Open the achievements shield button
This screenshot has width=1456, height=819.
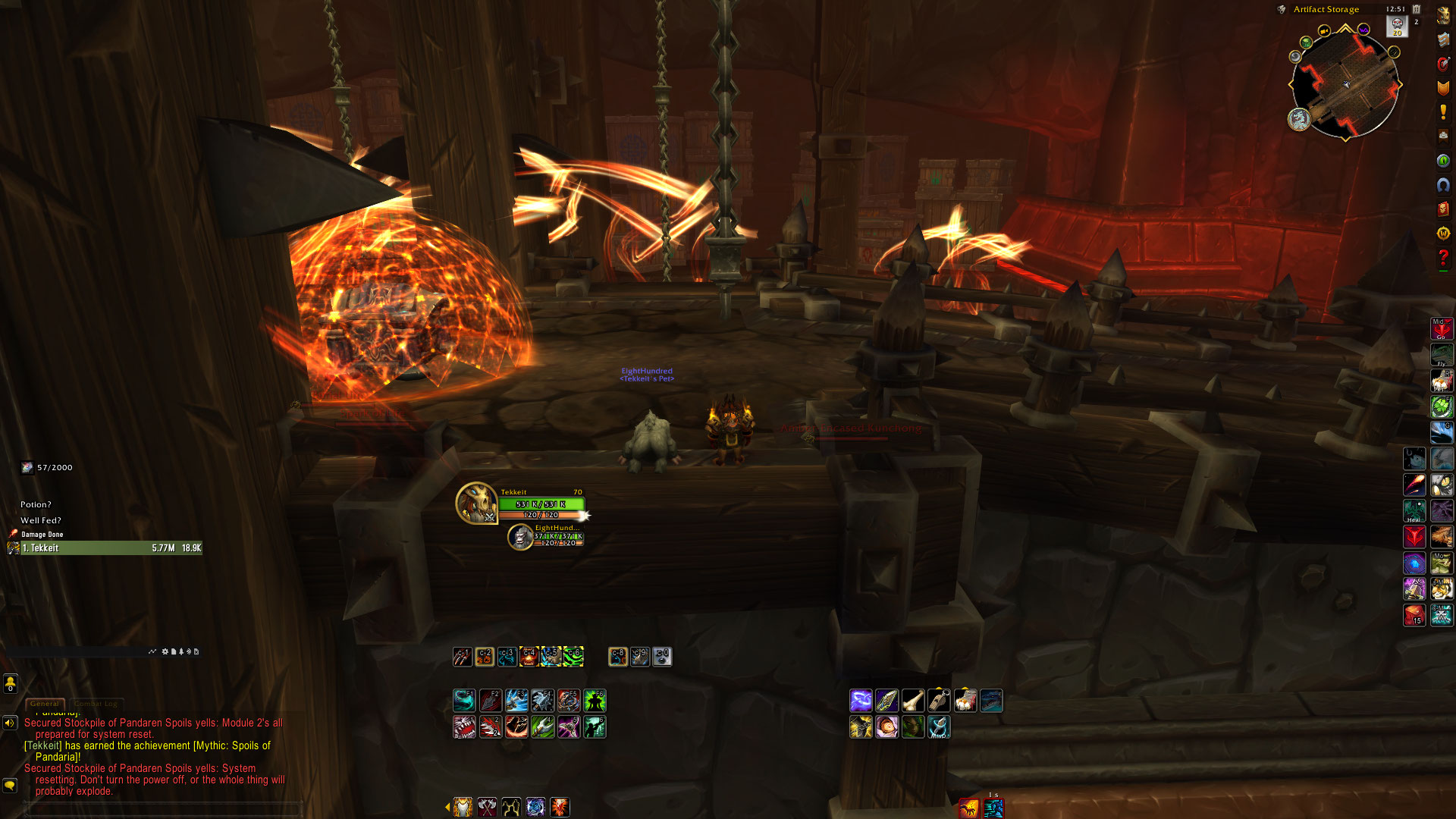[x=1443, y=88]
